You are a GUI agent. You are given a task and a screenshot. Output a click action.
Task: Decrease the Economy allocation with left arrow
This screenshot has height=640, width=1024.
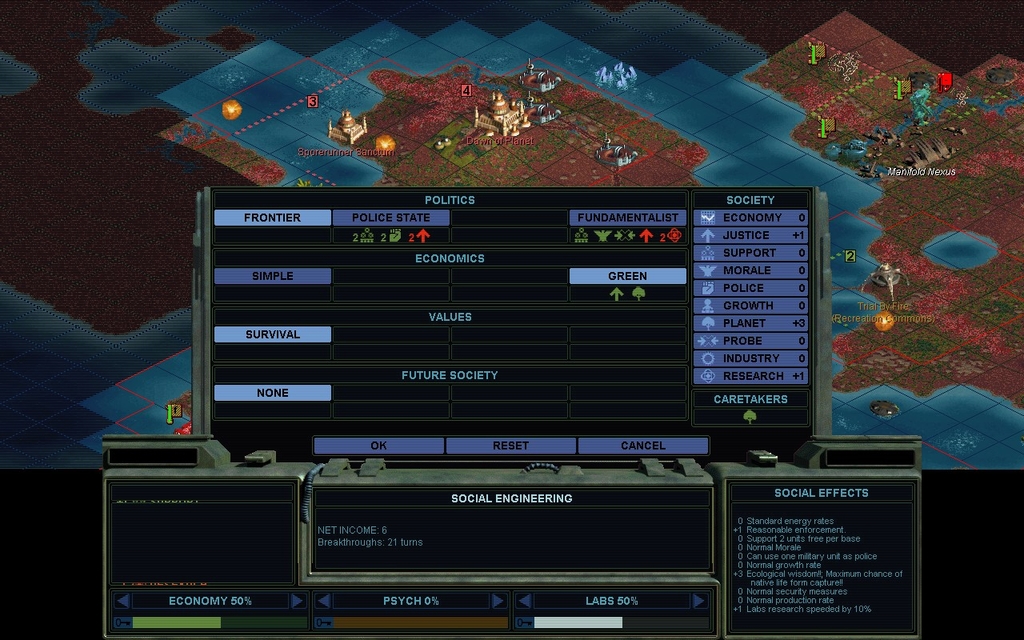(x=122, y=601)
